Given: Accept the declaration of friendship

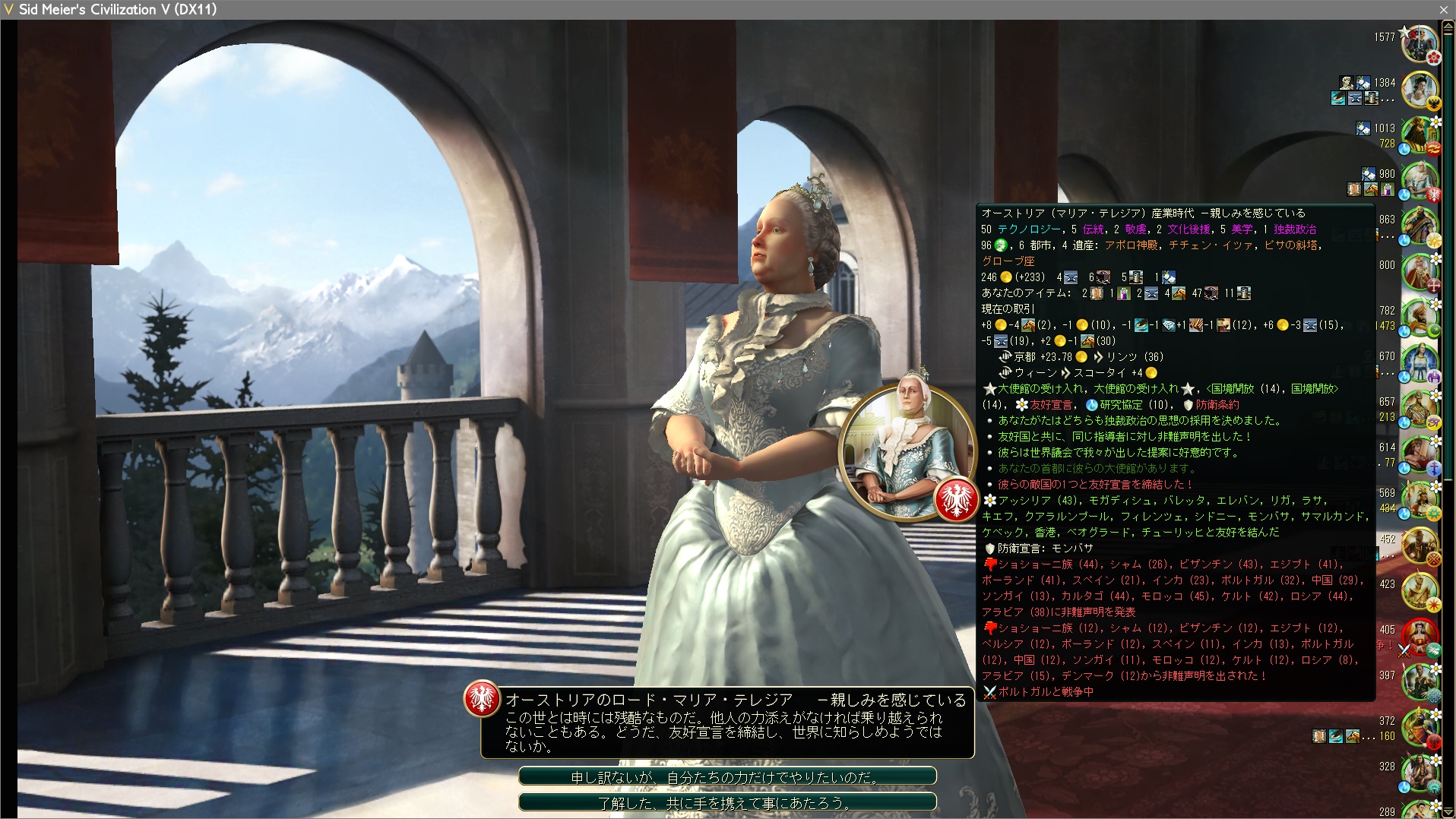Looking at the screenshot, I should (x=726, y=802).
